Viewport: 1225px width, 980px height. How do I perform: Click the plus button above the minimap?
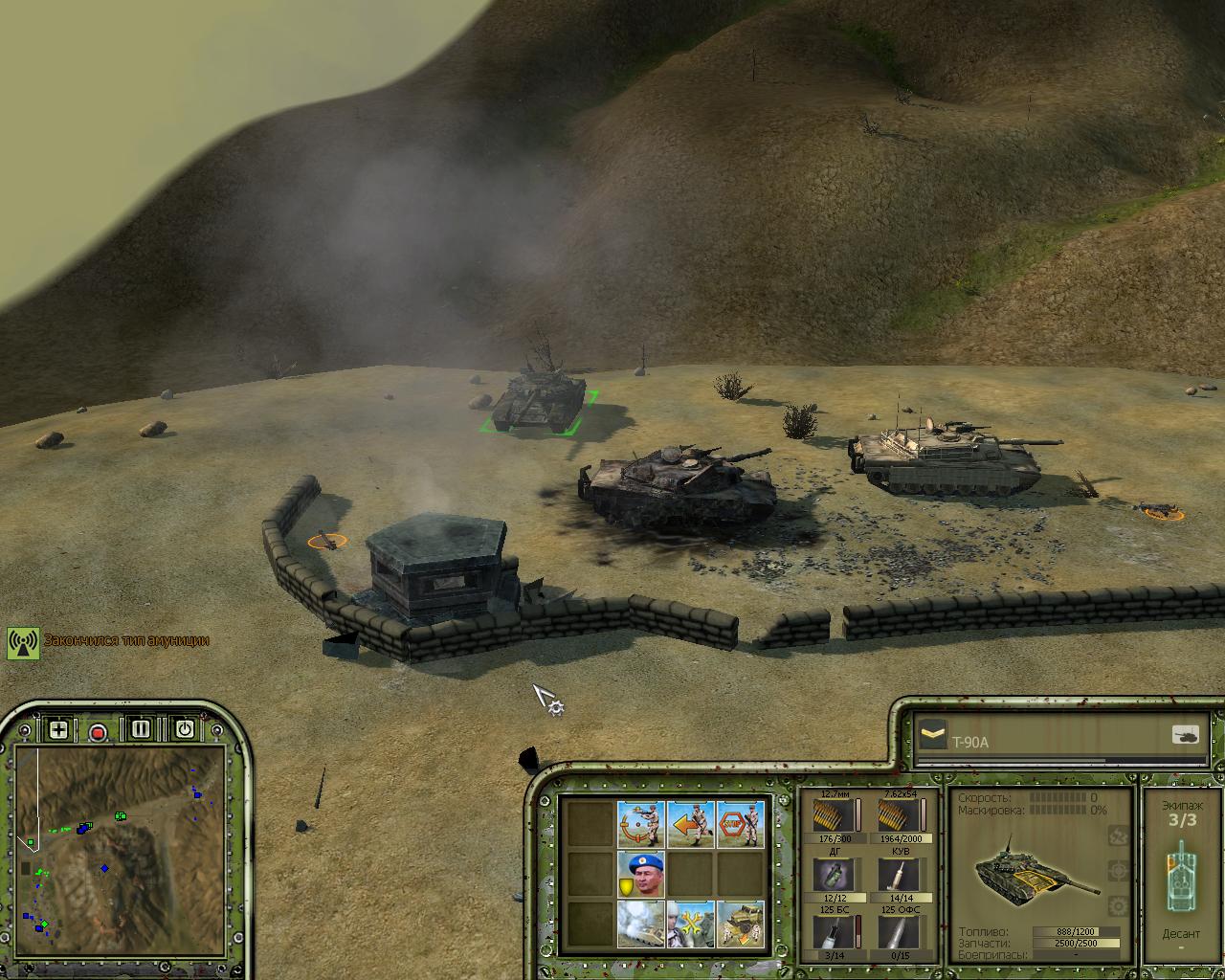tap(58, 730)
